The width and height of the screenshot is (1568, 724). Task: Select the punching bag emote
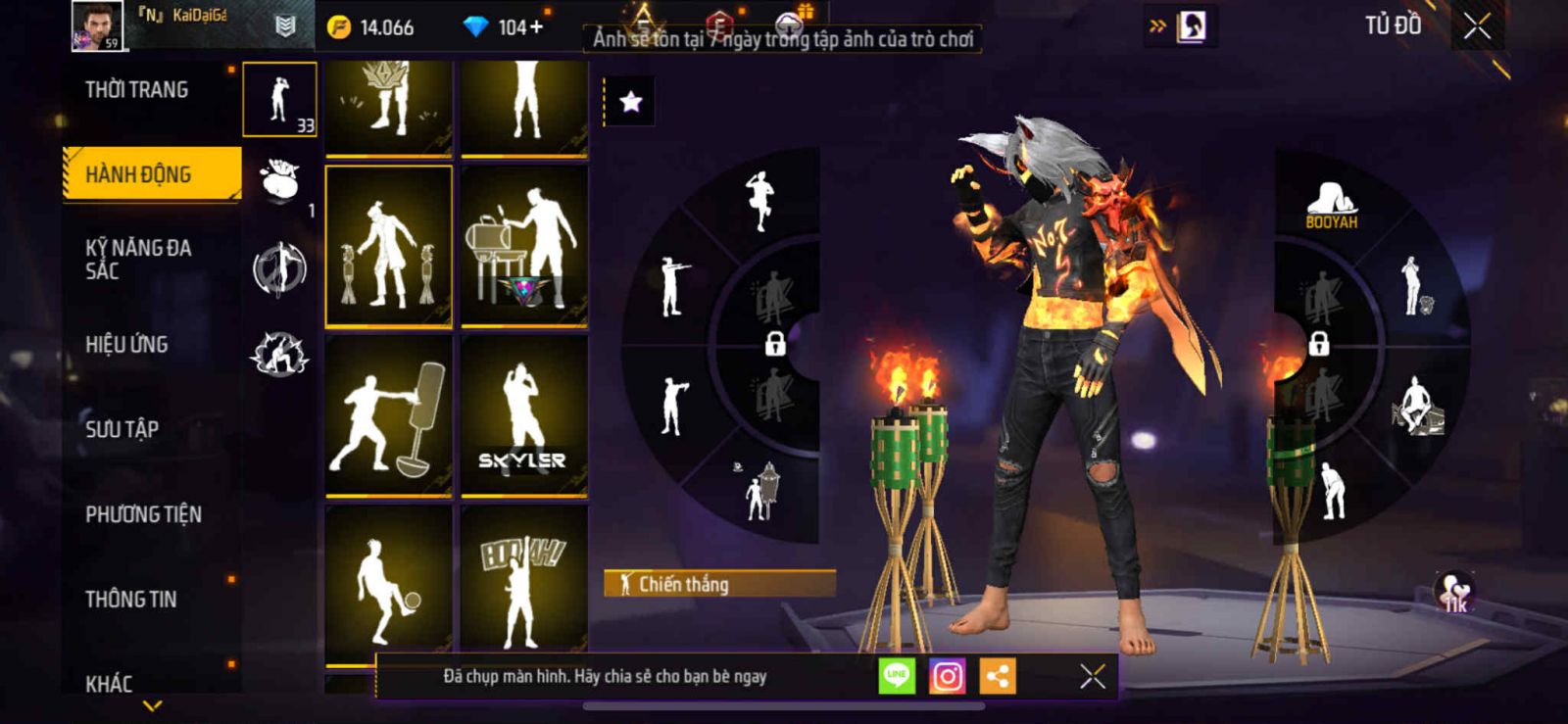pyautogui.click(x=388, y=416)
